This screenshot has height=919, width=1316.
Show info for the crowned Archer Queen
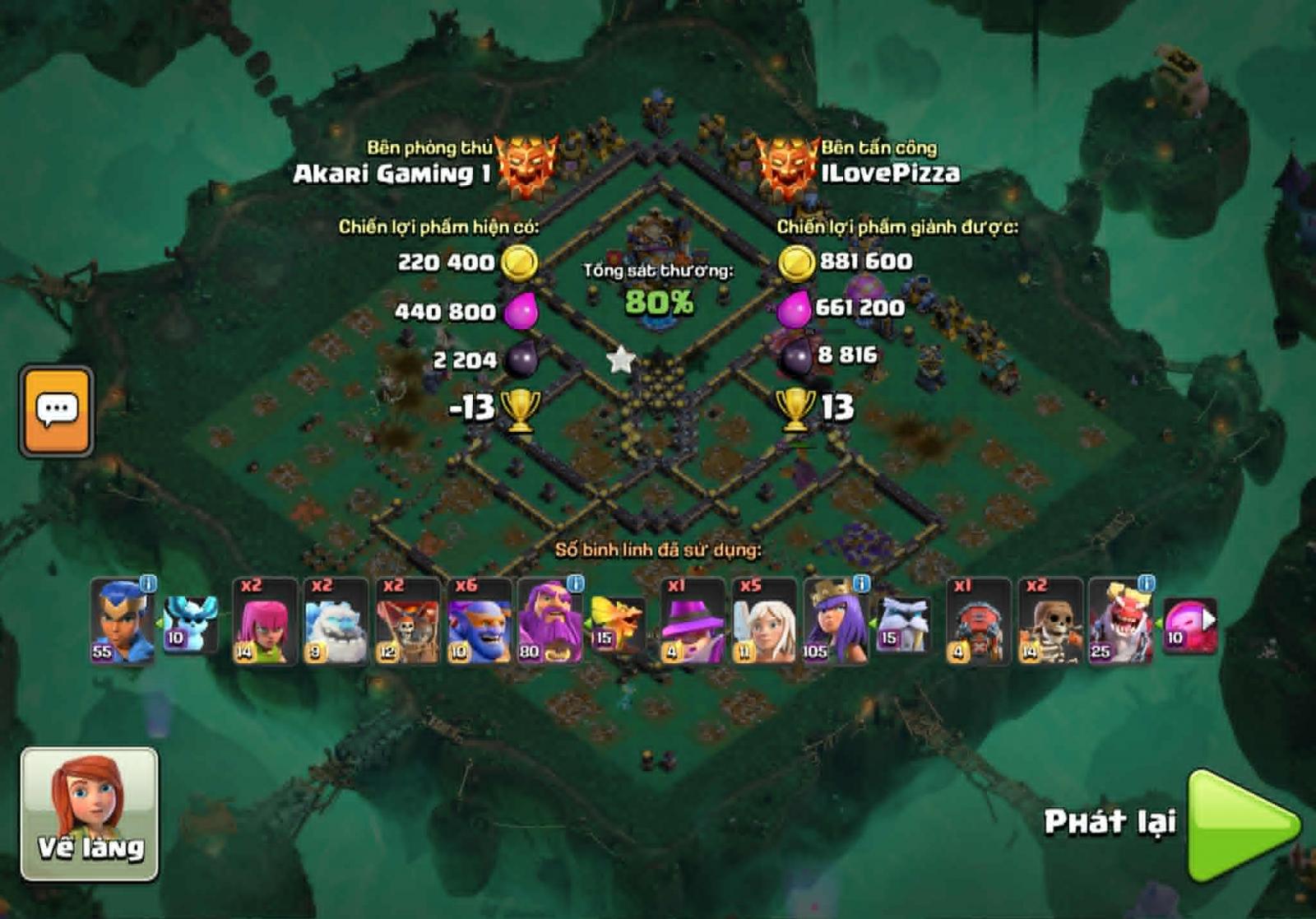[x=861, y=584]
